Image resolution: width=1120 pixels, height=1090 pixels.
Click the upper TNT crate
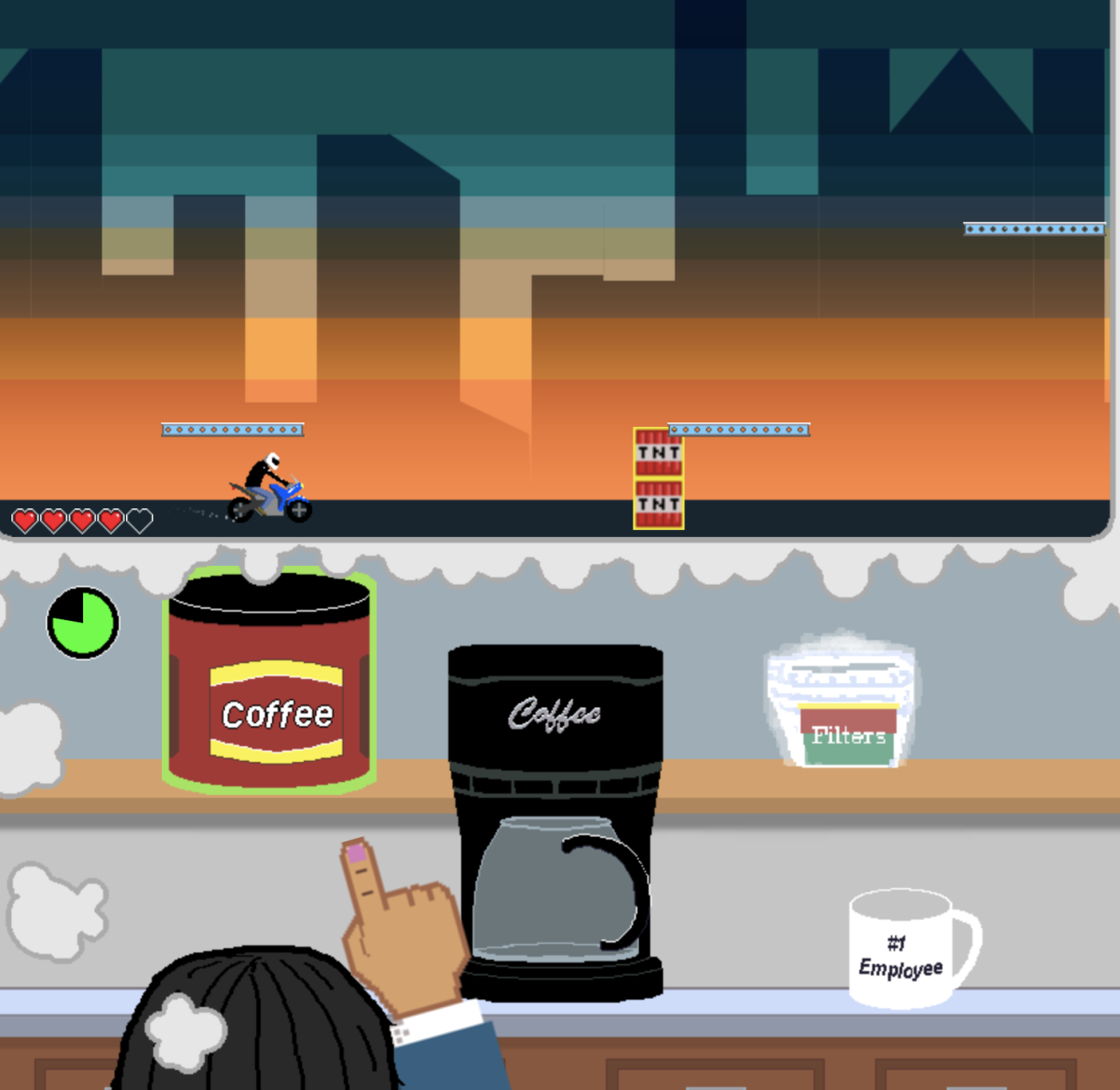point(658,451)
